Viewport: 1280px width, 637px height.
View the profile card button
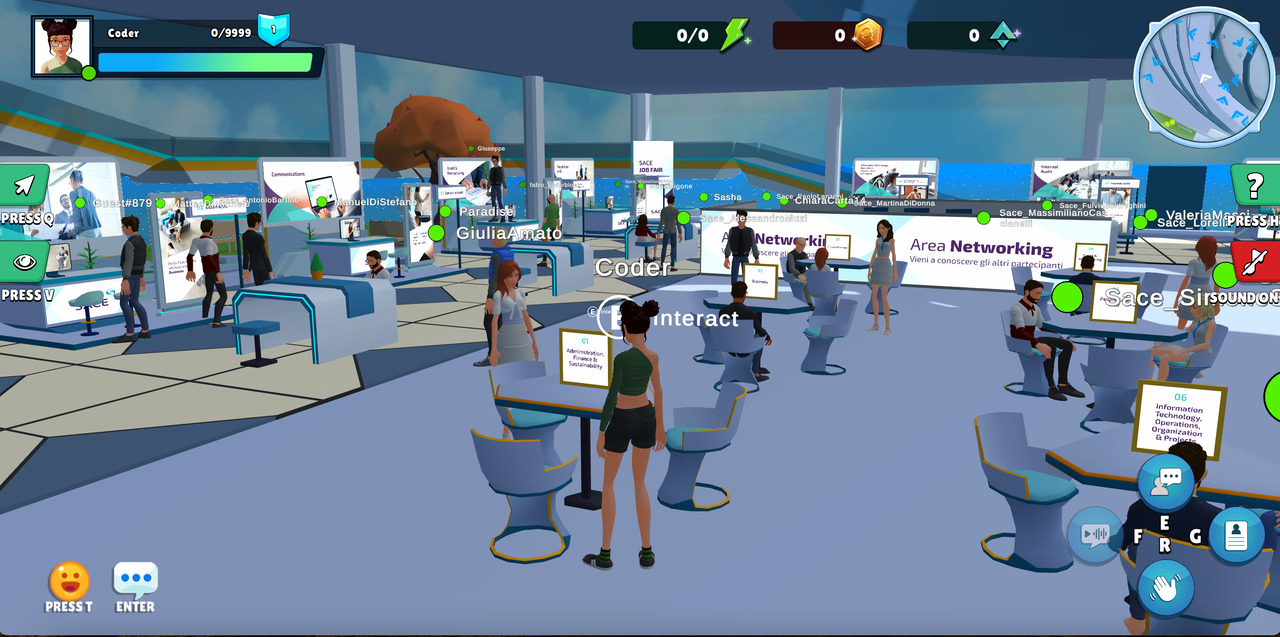point(1236,535)
